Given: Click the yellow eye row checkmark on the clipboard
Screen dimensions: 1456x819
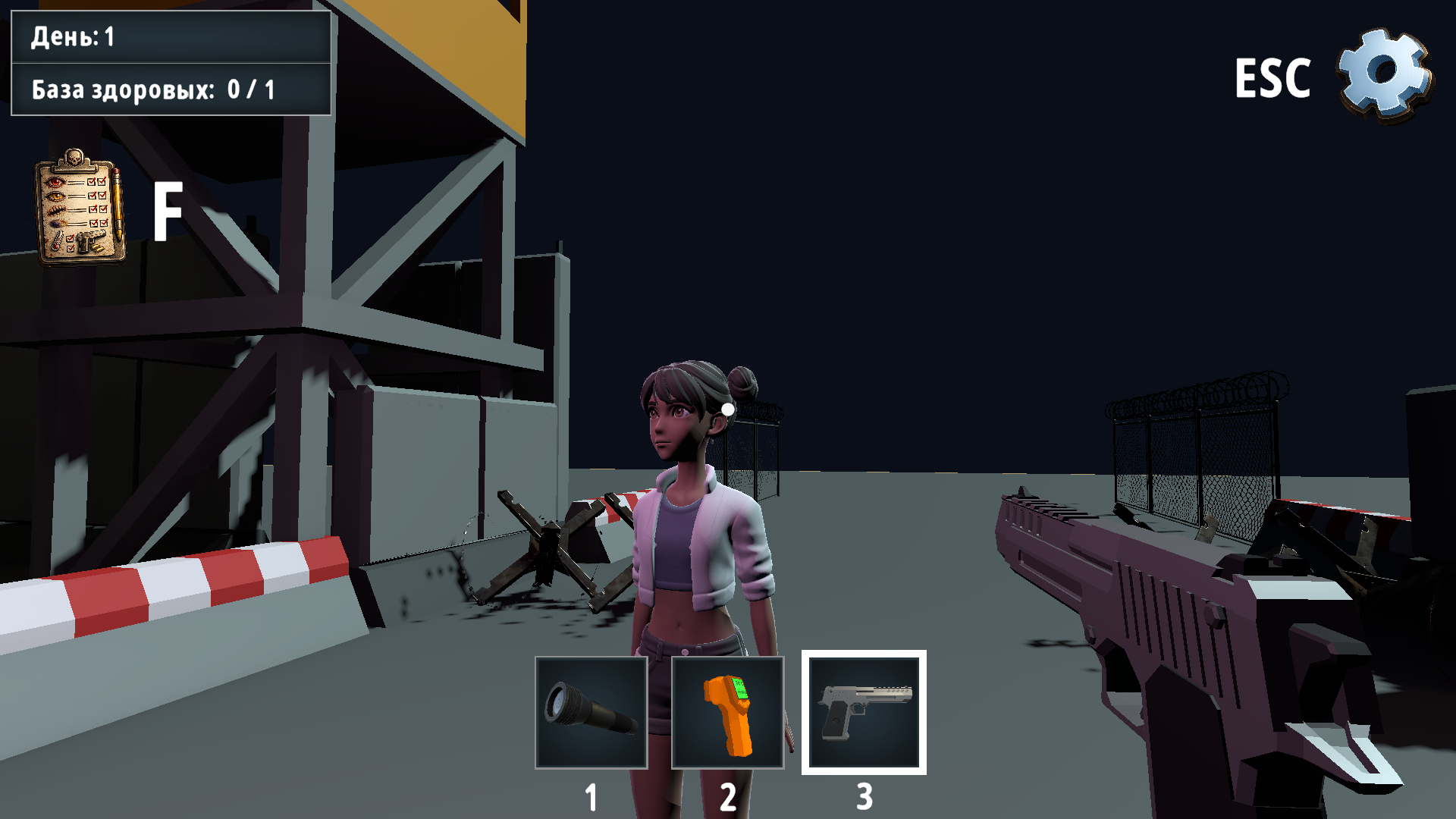Looking at the screenshot, I should click(93, 196).
